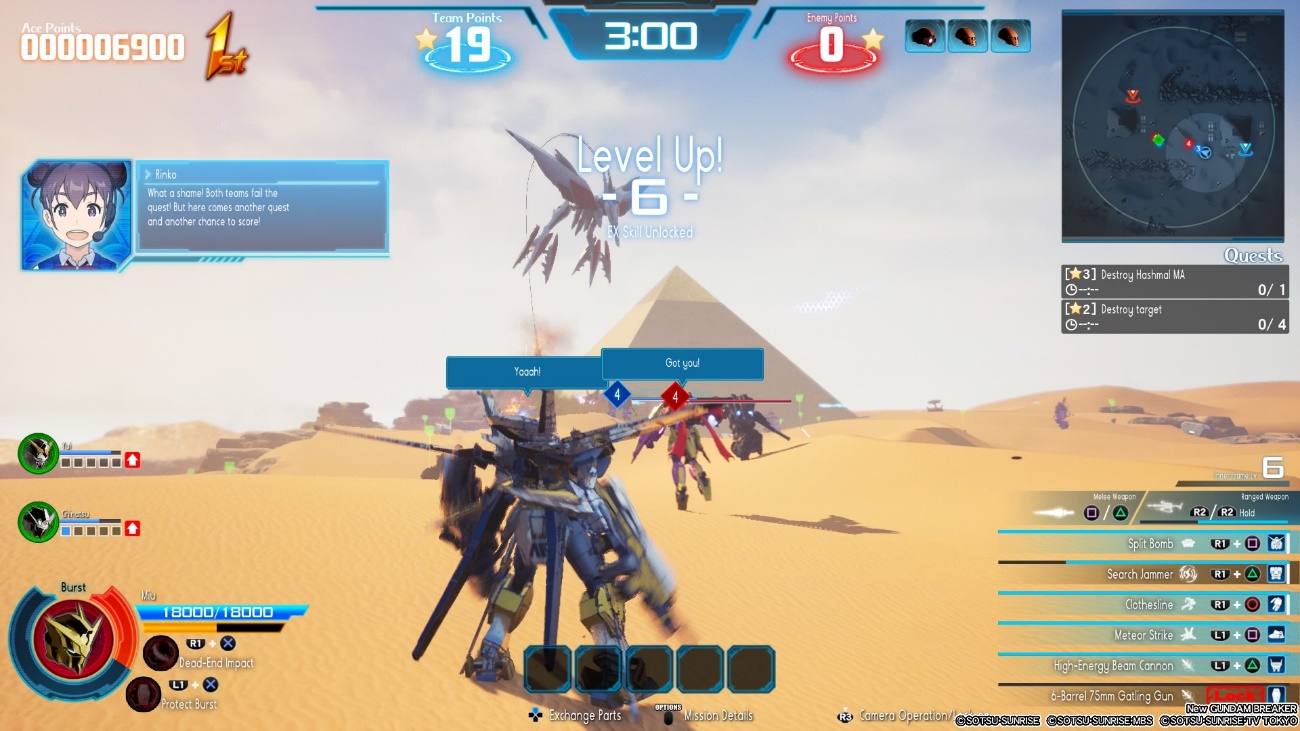
Task: Select teammate Yui's portrait
Action: tap(39, 453)
